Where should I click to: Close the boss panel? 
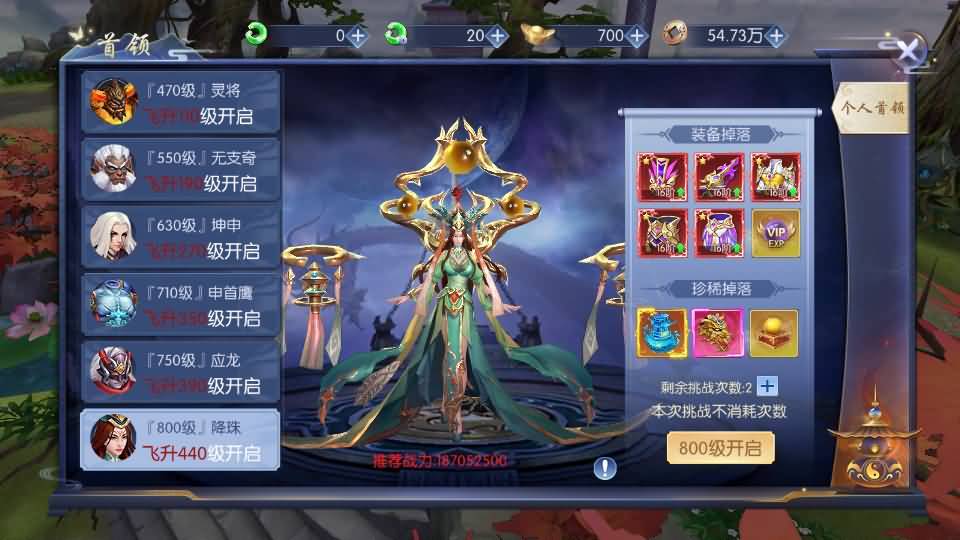[908, 52]
